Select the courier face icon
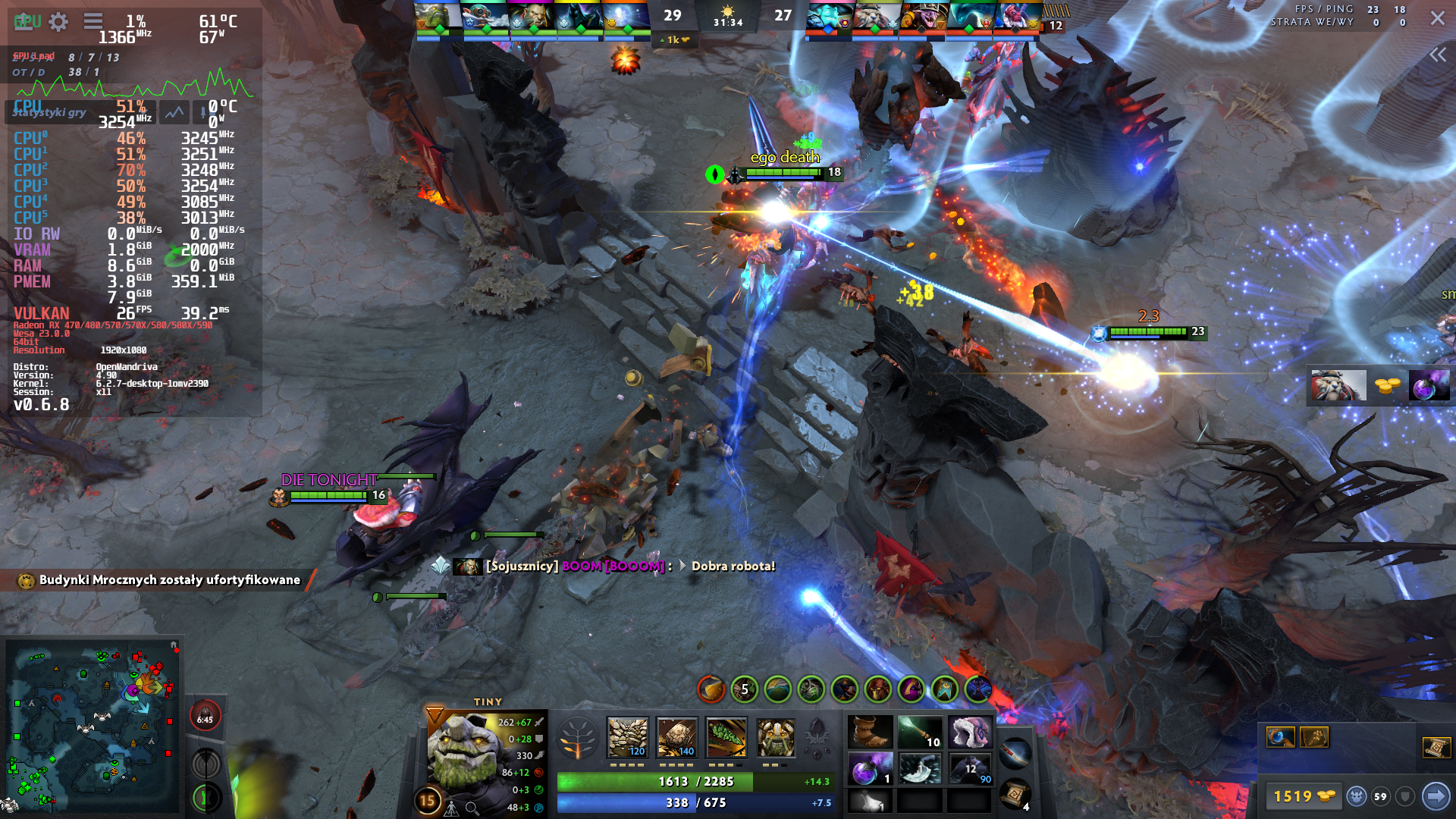This screenshot has height=819, width=1456. (x=1356, y=796)
